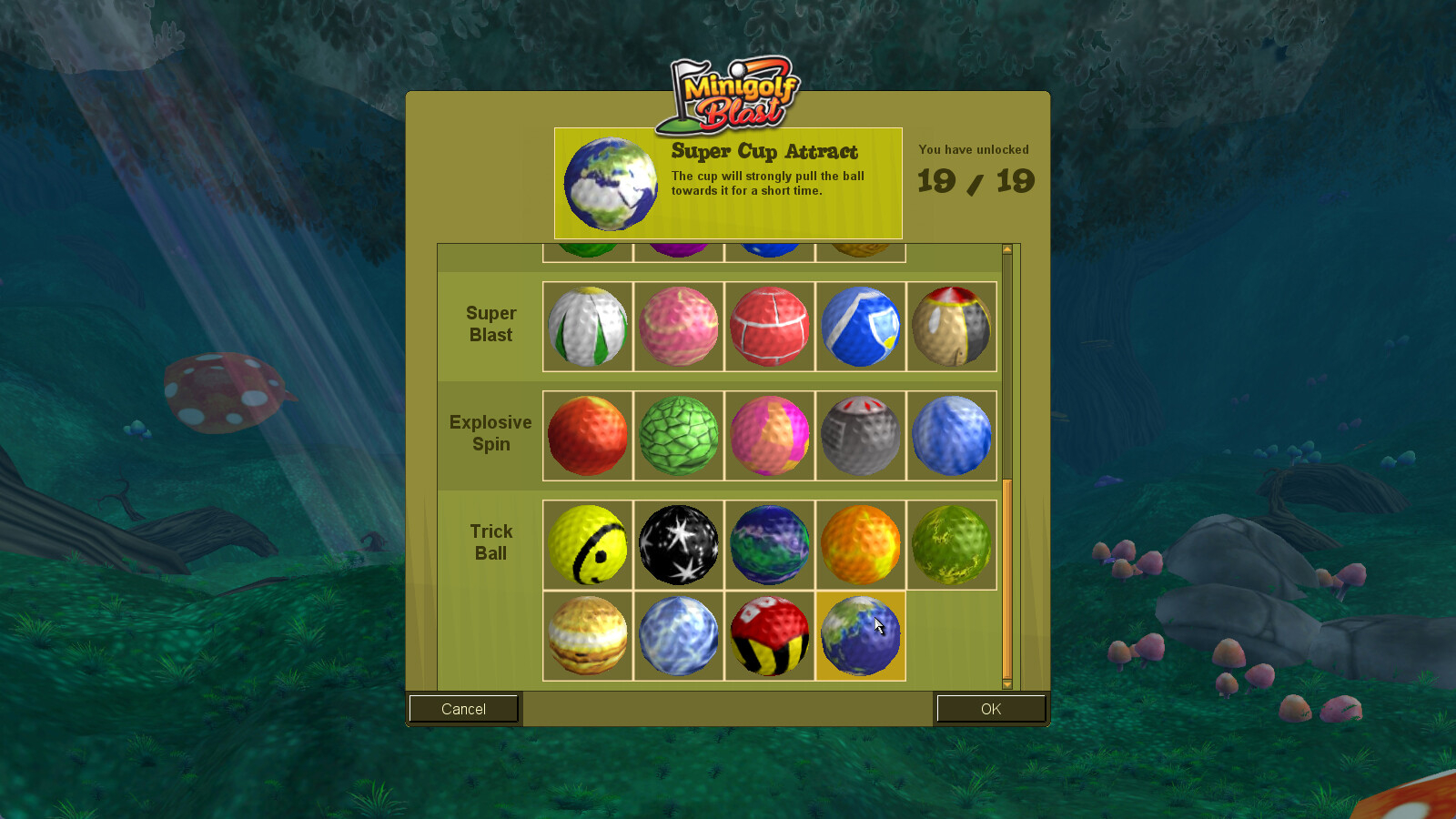Cancel the ball selection dialog
Viewport: 1456px width, 819px height.
pyautogui.click(x=463, y=709)
